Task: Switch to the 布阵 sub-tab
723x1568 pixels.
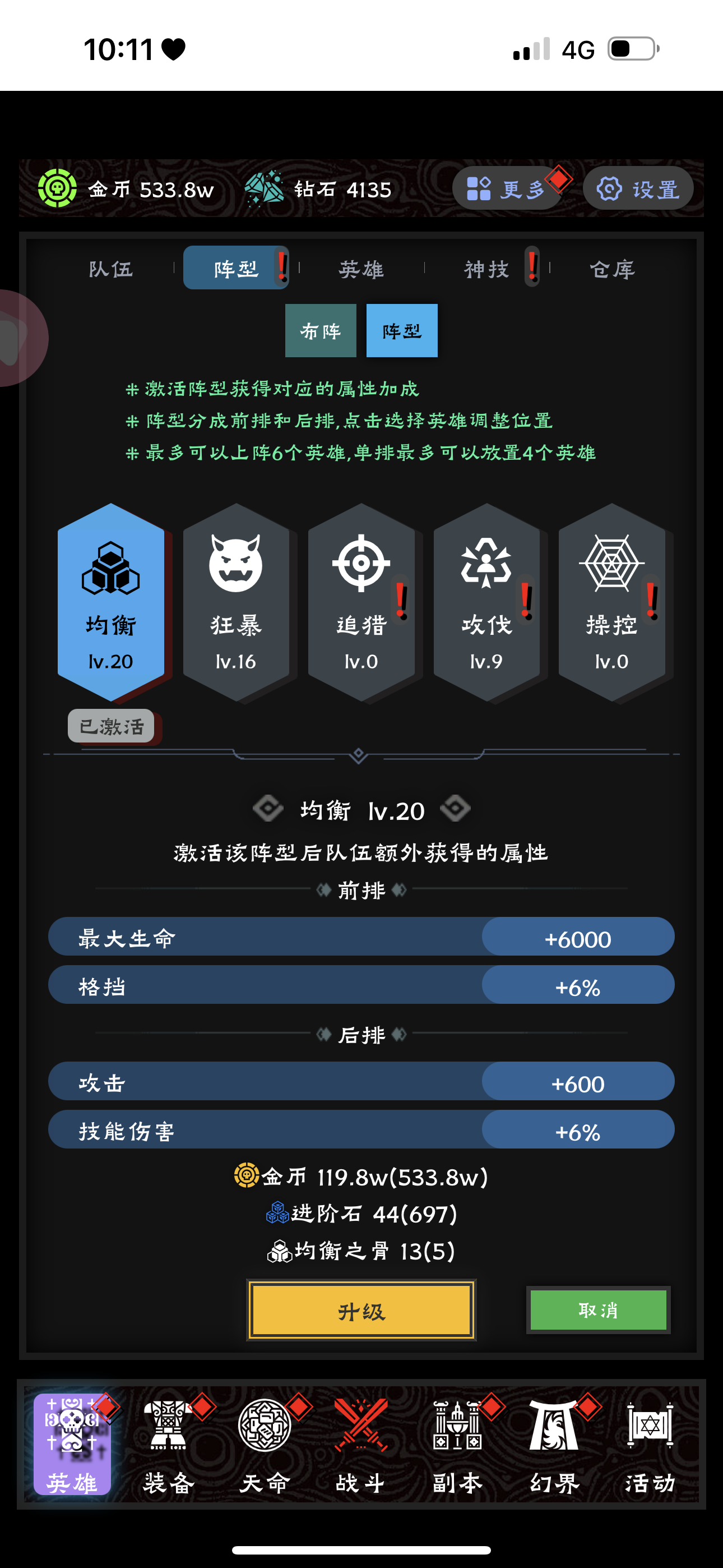Action: click(x=321, y=331)
